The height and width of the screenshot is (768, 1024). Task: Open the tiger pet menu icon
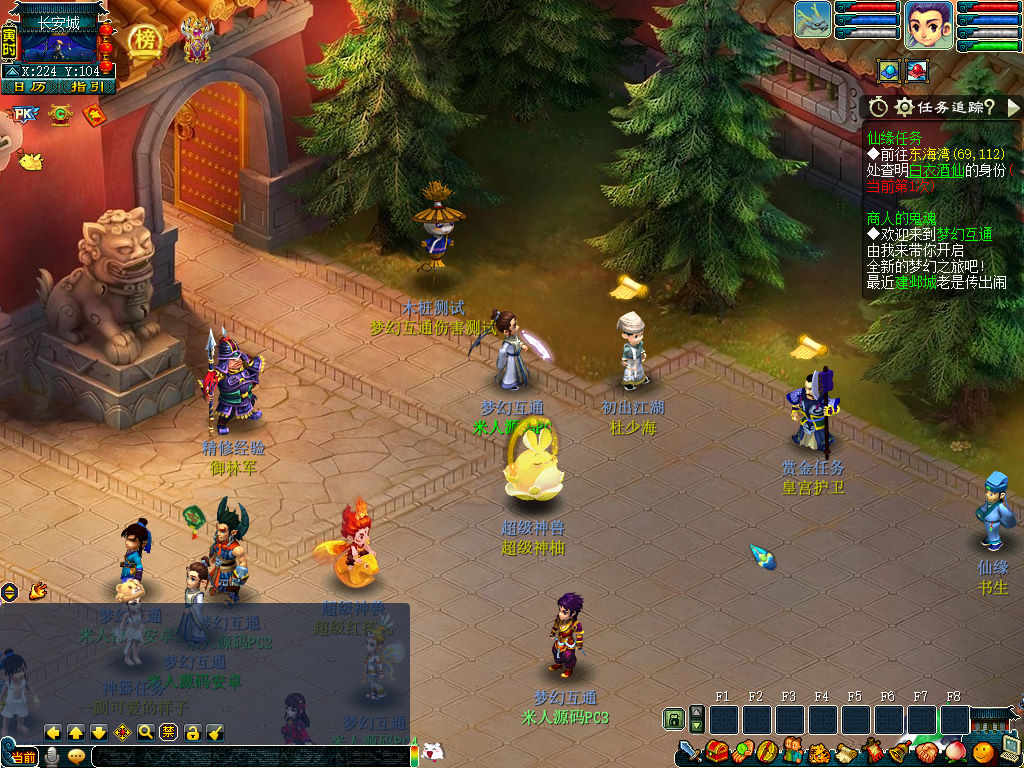click(818, 751)
